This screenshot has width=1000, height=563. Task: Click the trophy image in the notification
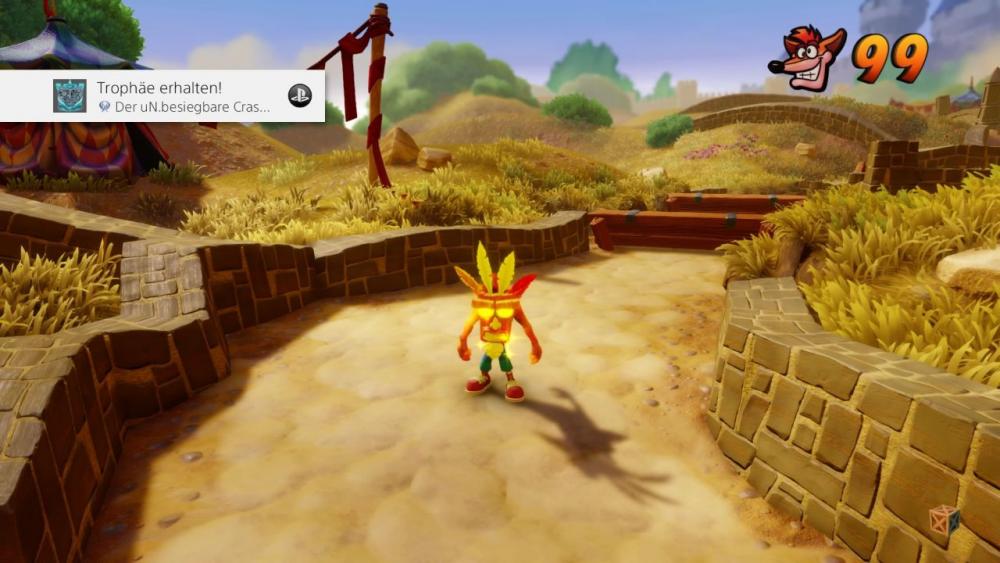coord(70,96)
